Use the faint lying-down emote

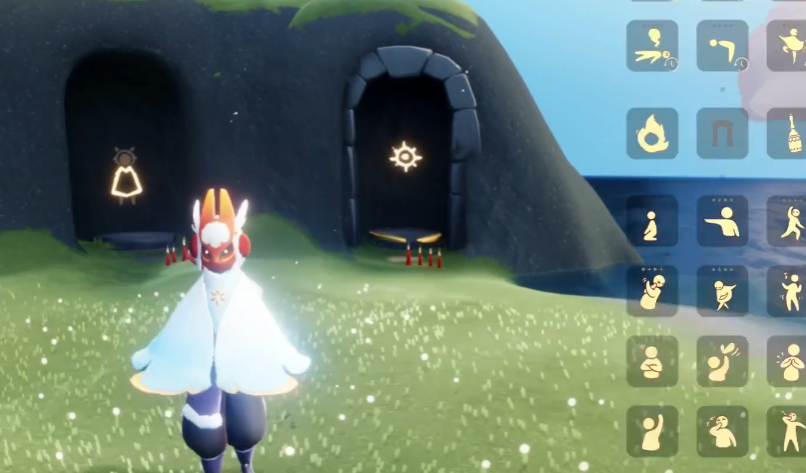652,46
